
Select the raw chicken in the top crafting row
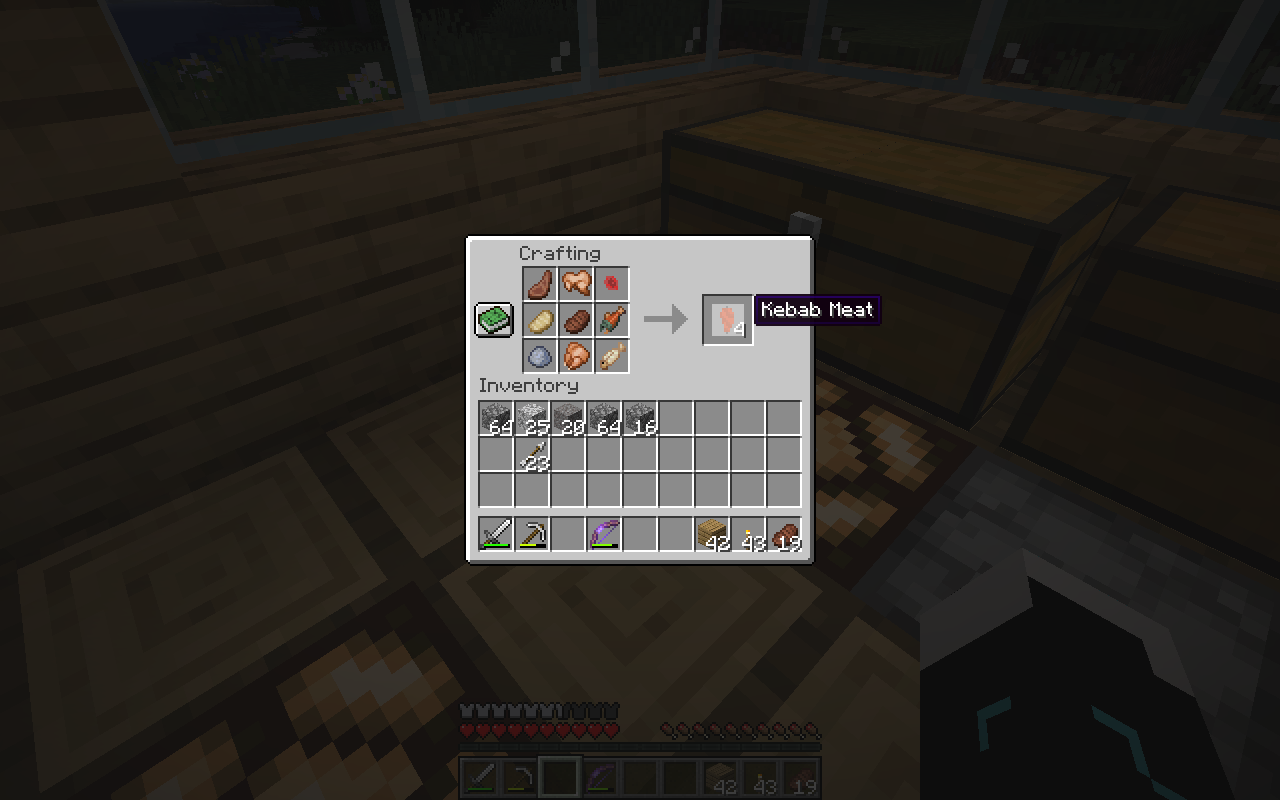pos(577,283)
